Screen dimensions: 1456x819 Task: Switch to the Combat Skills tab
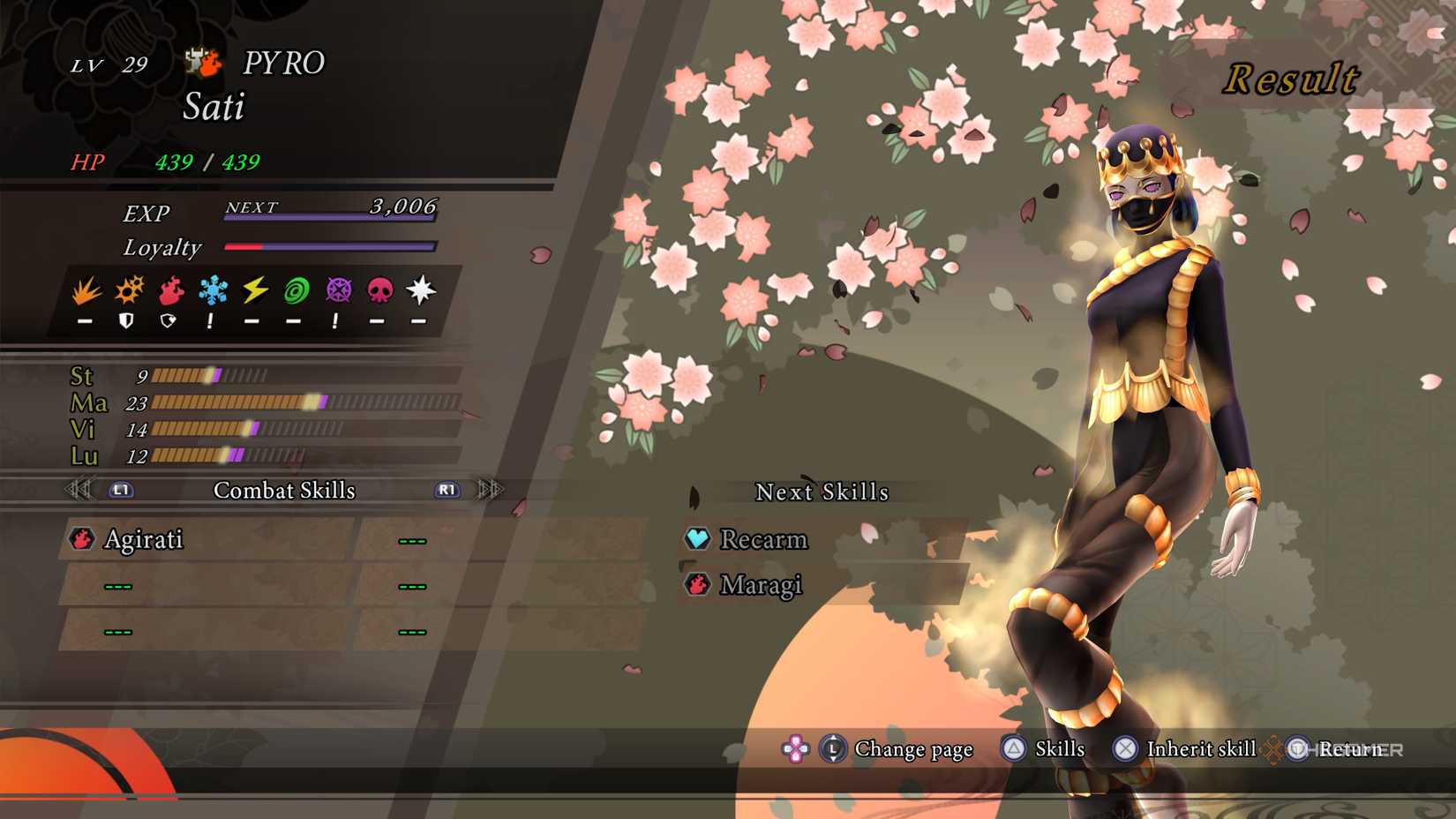pos(285,490)
